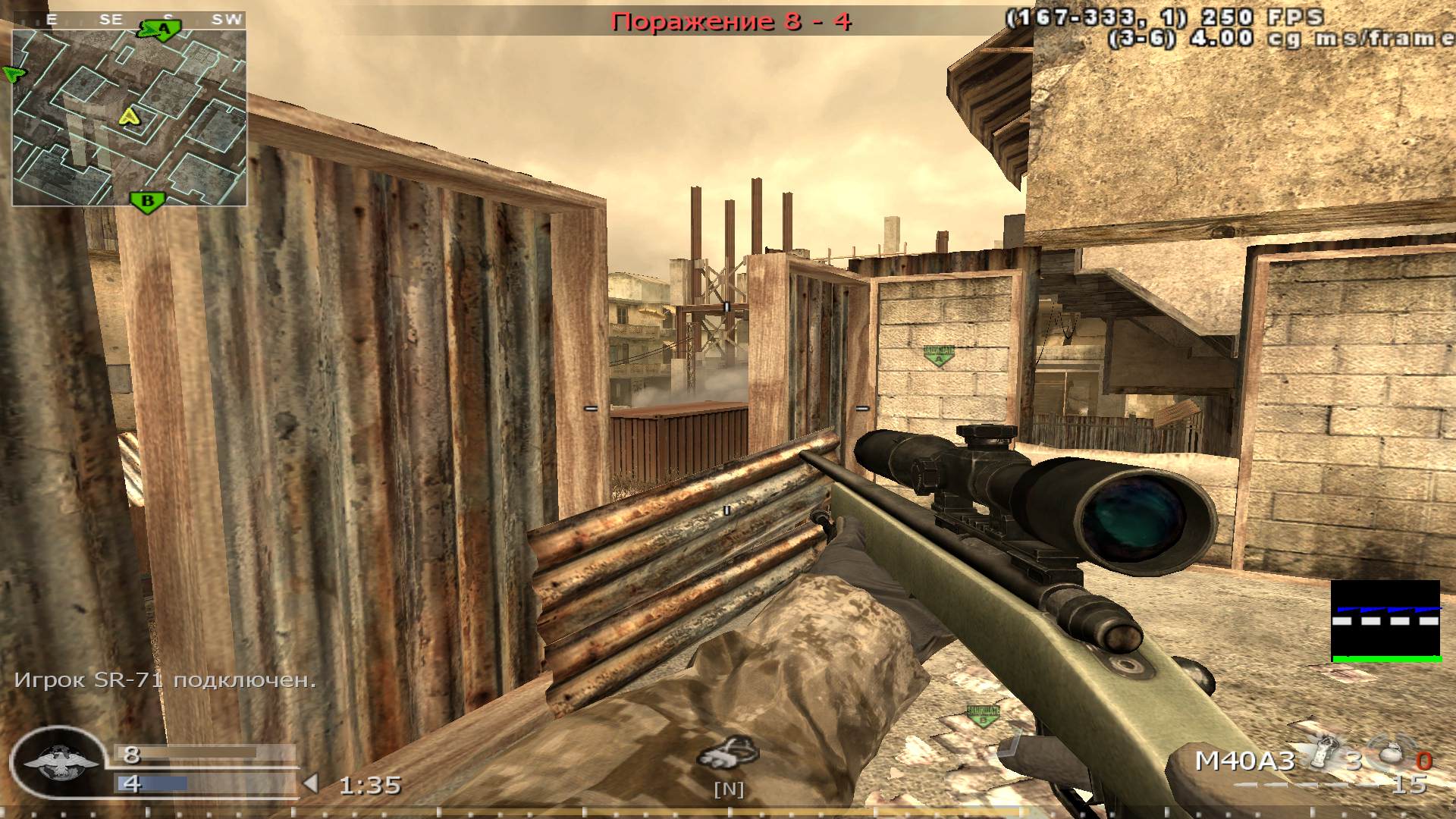Click the team eagle emblem

pos(58,762)
